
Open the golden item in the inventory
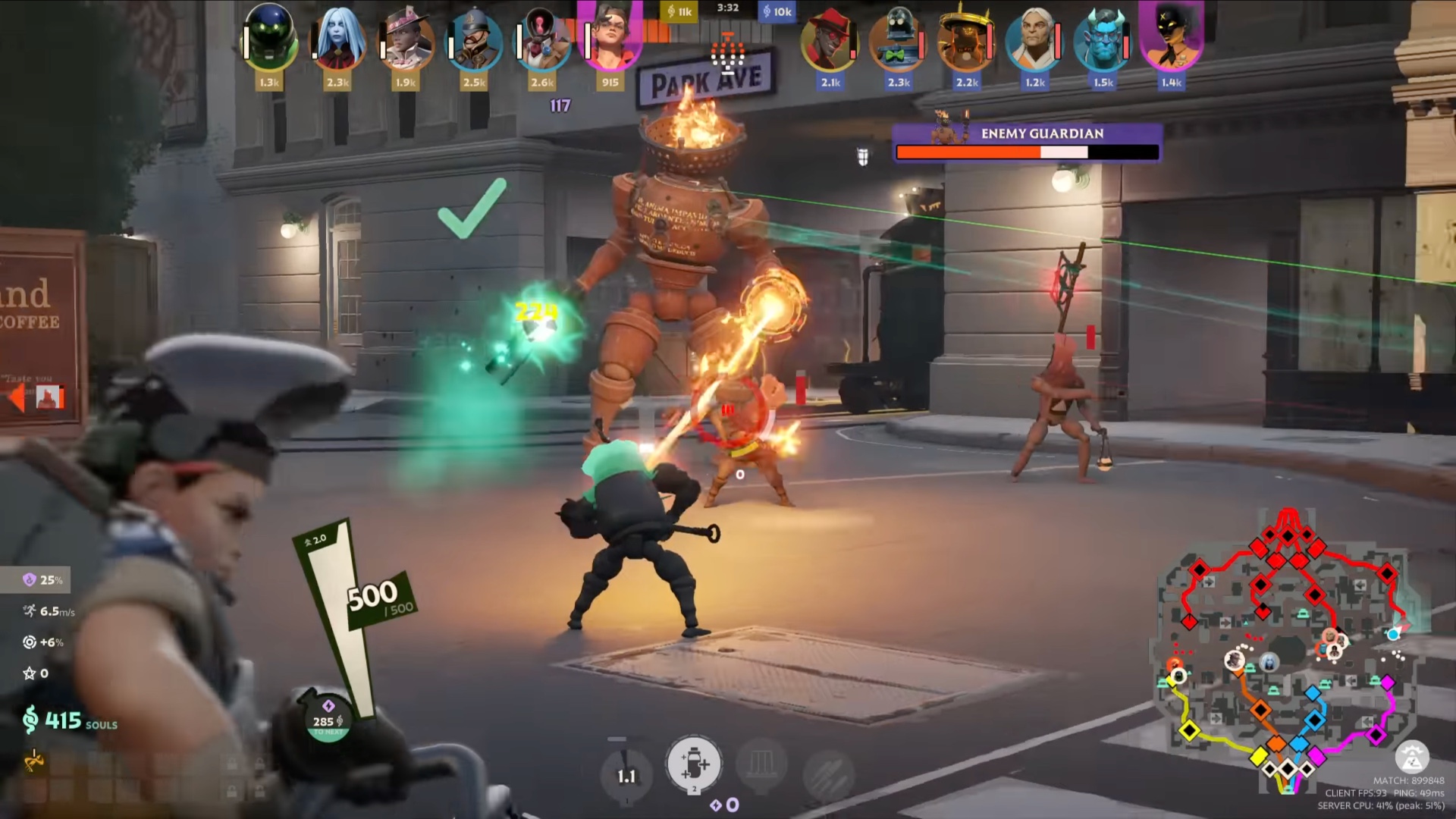click(34, 759)
